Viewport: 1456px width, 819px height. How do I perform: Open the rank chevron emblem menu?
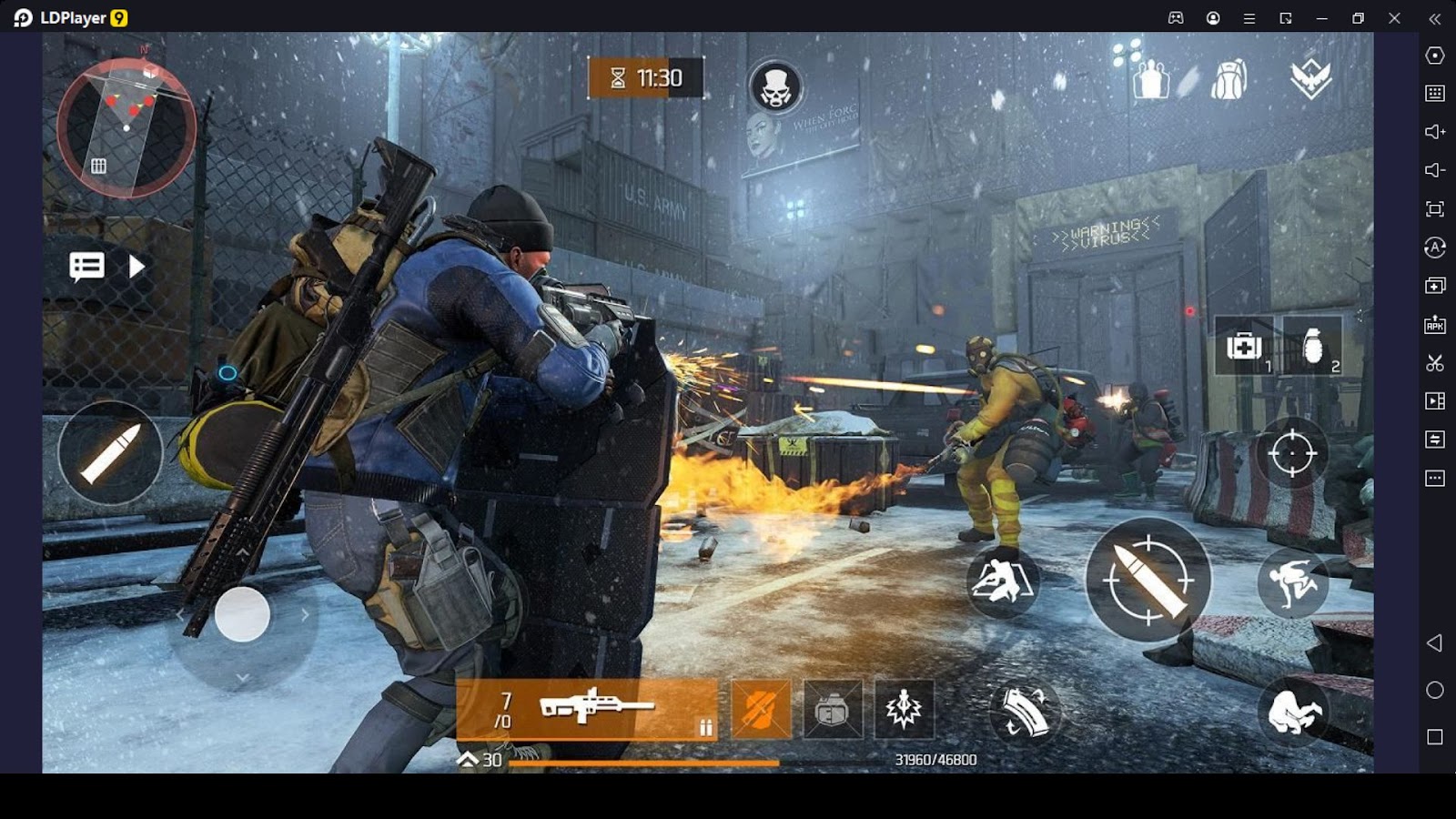point(1310,80)
